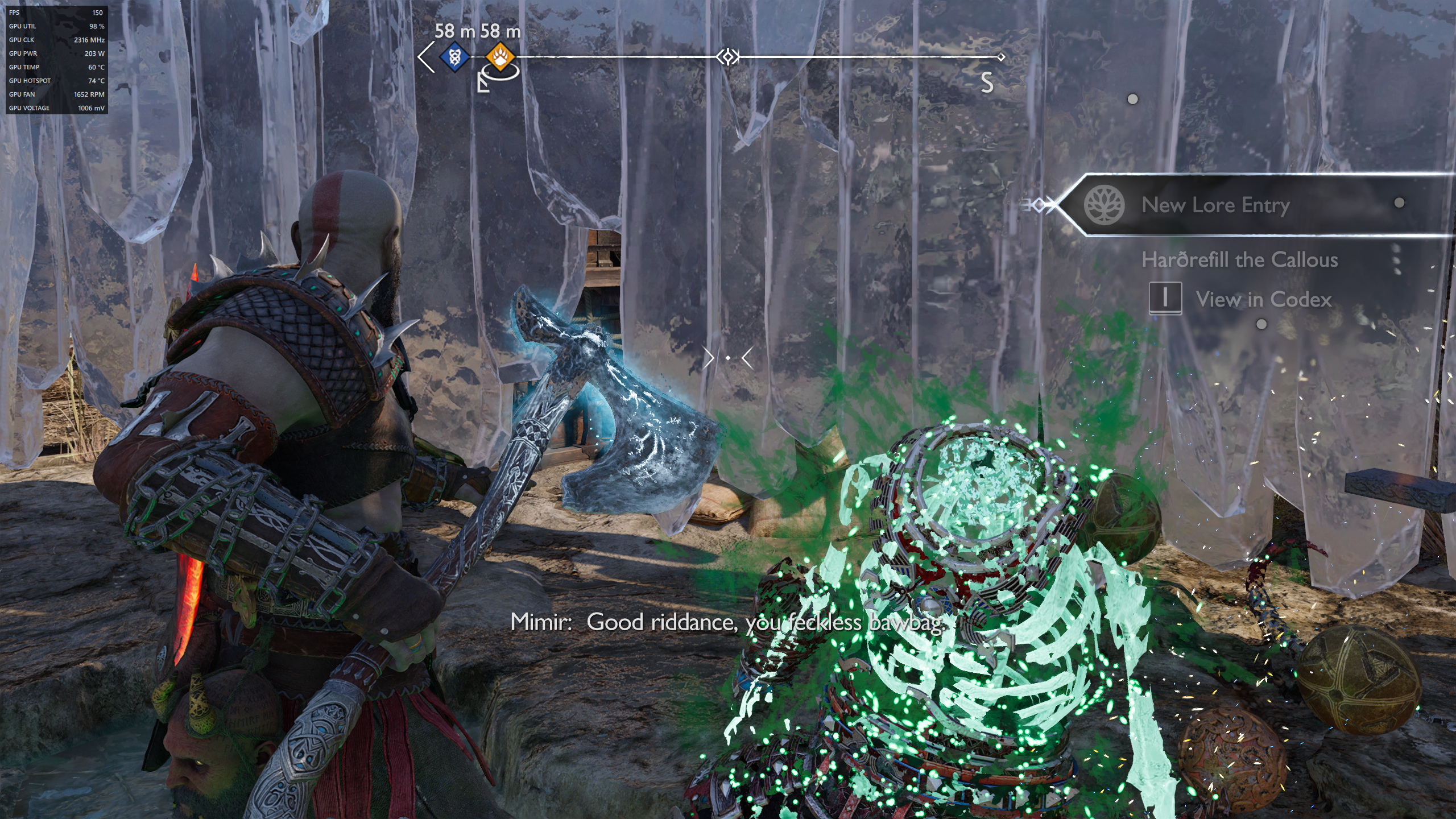Click the View in Codex option
The image size is (1456, 819).
(1263, 299)
